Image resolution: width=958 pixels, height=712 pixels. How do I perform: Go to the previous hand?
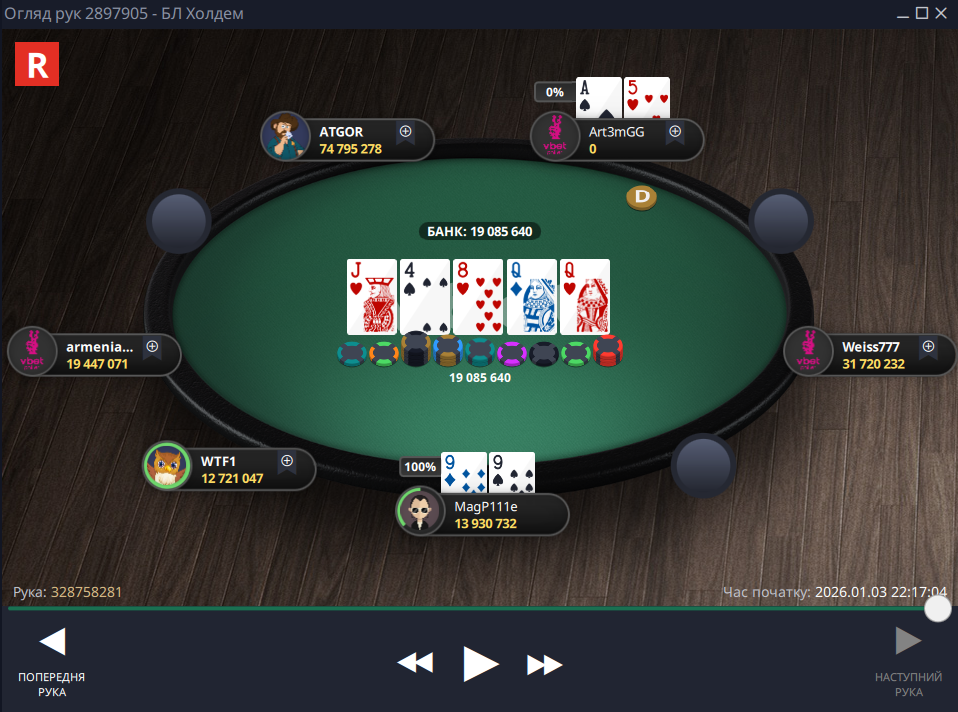pos(51,643)
